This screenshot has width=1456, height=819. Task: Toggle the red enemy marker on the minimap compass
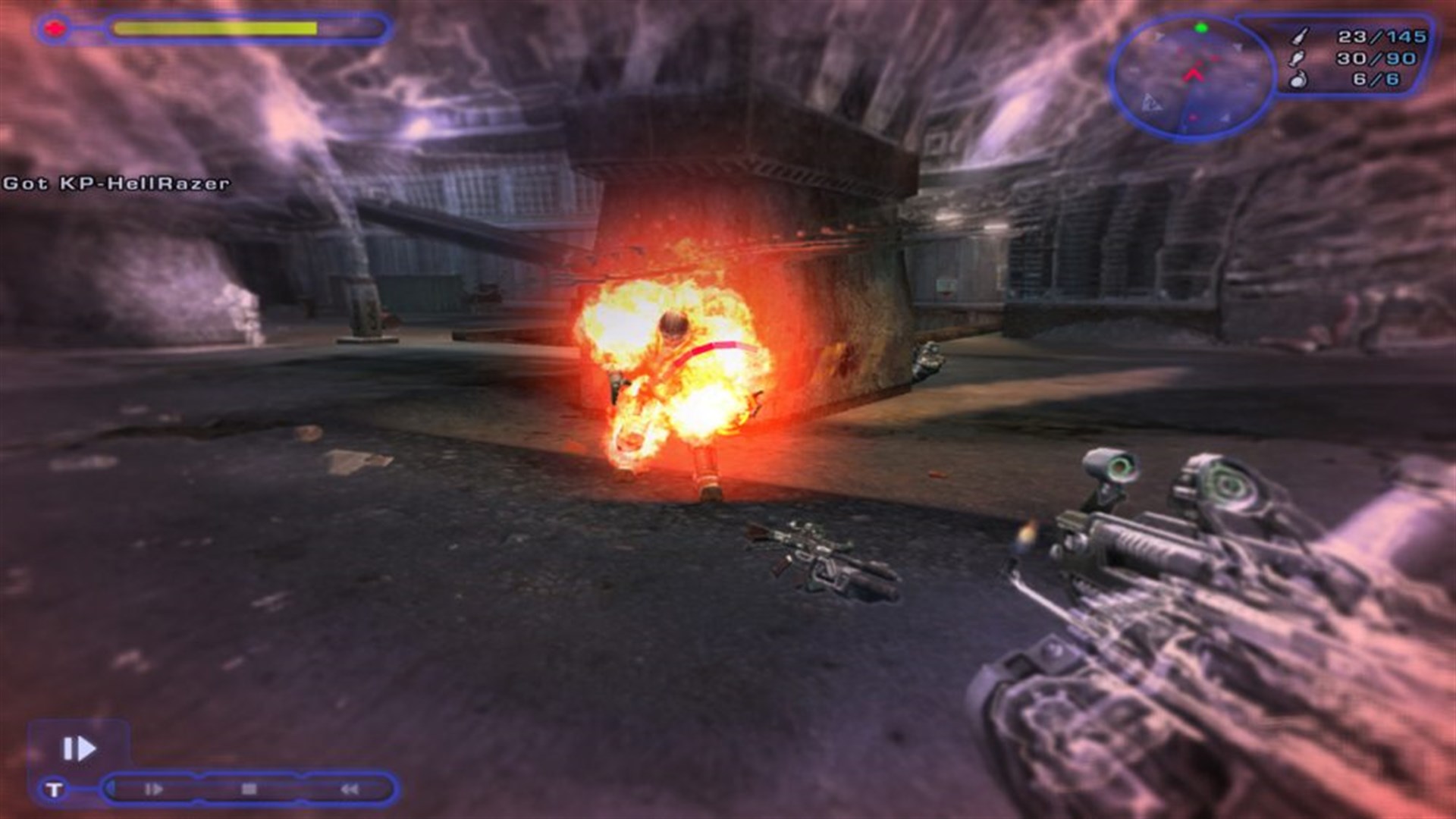tap(1213, 58)
